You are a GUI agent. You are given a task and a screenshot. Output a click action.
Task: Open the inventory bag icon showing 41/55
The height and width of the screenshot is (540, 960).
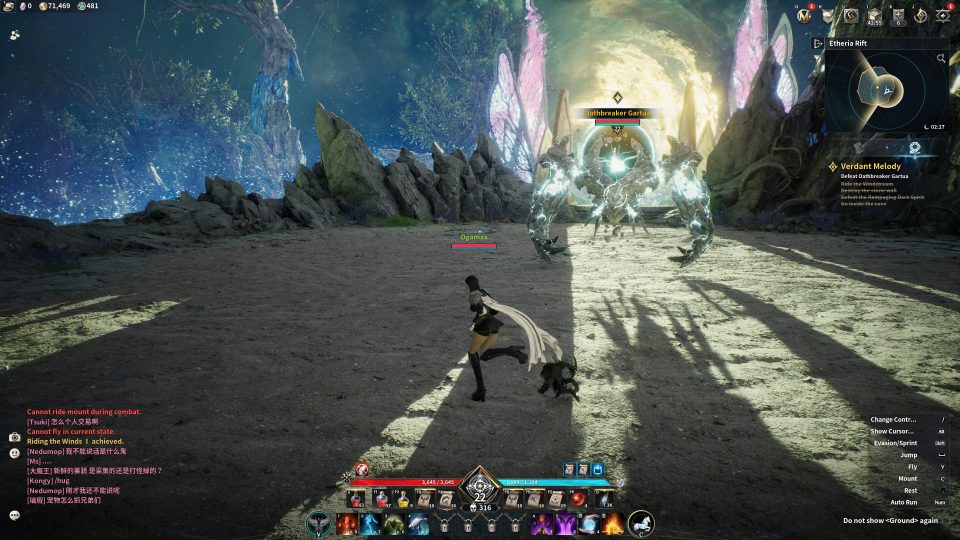[875, 15]
